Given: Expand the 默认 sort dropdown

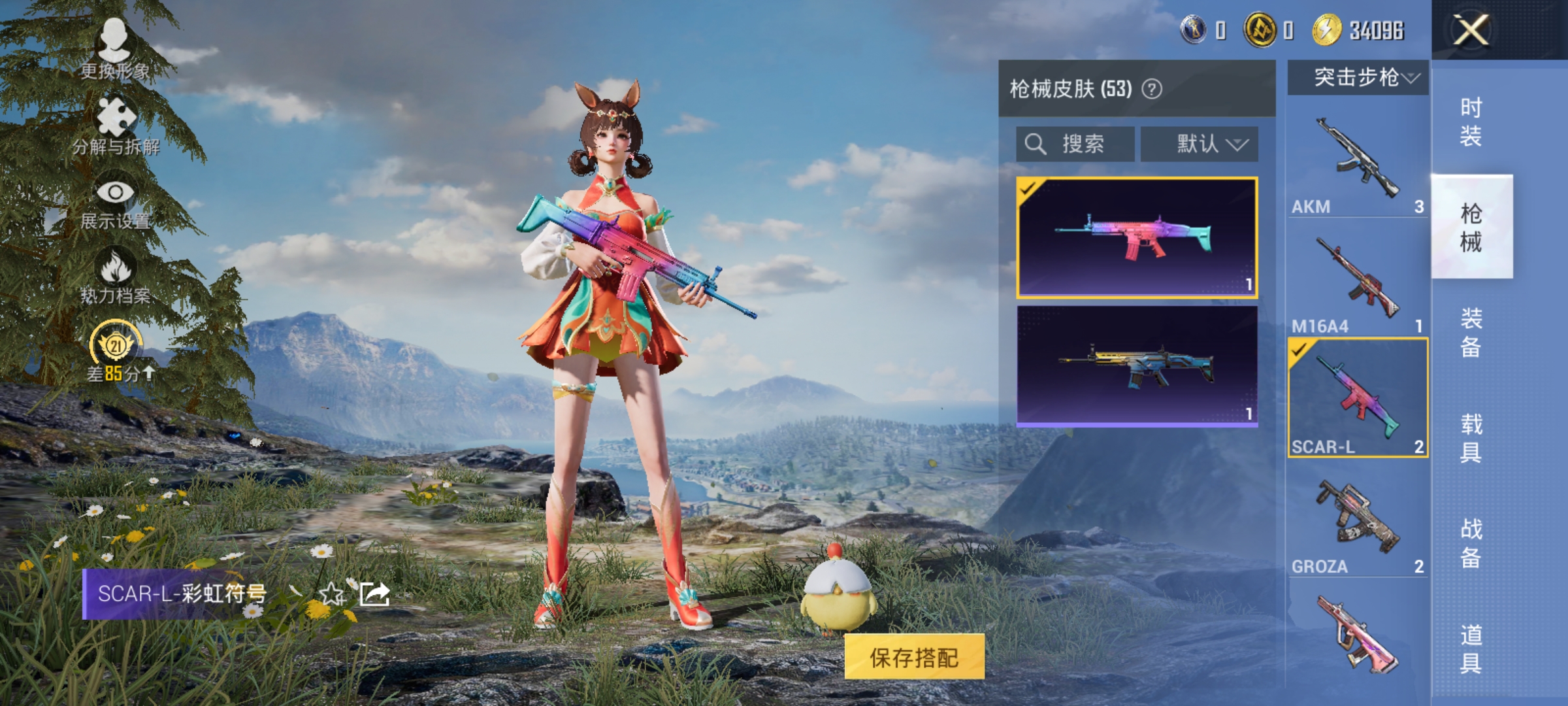Looking at the screenshot, I should (x=1200, y=144).
